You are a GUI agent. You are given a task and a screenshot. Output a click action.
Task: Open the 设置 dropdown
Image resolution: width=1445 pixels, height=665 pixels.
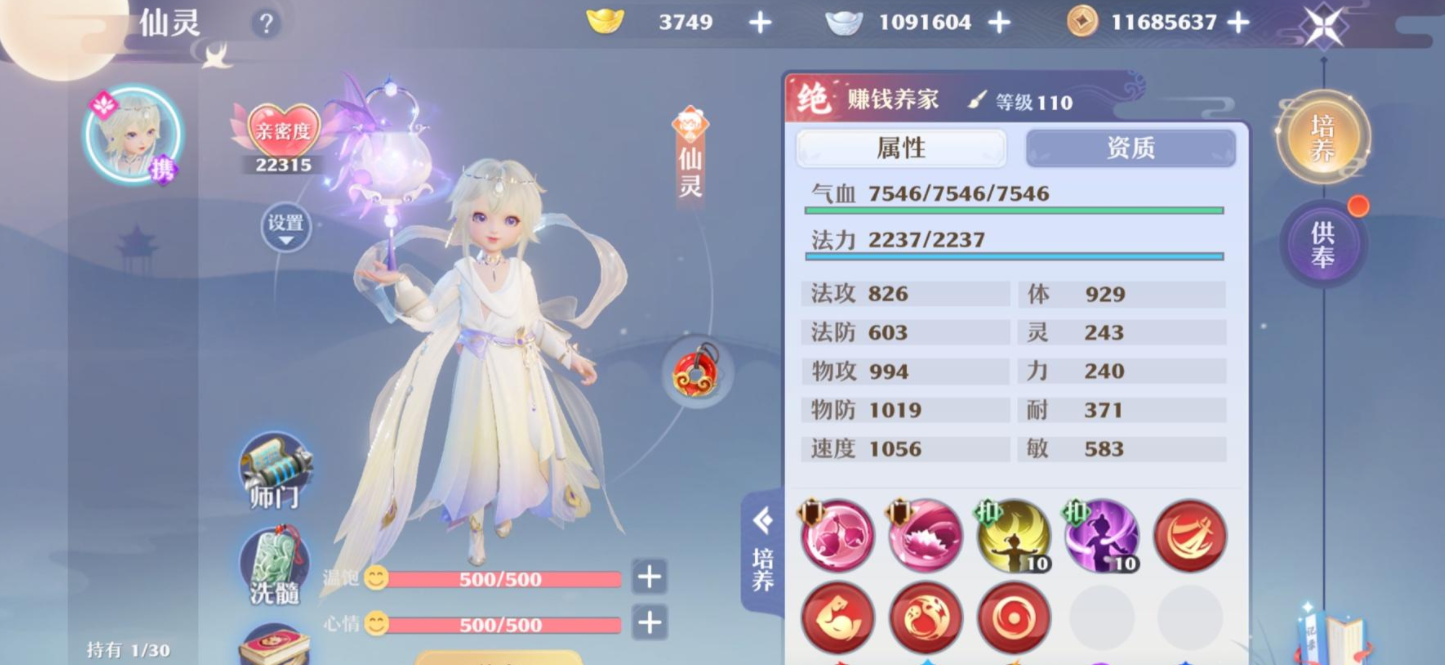click(286, 227)
